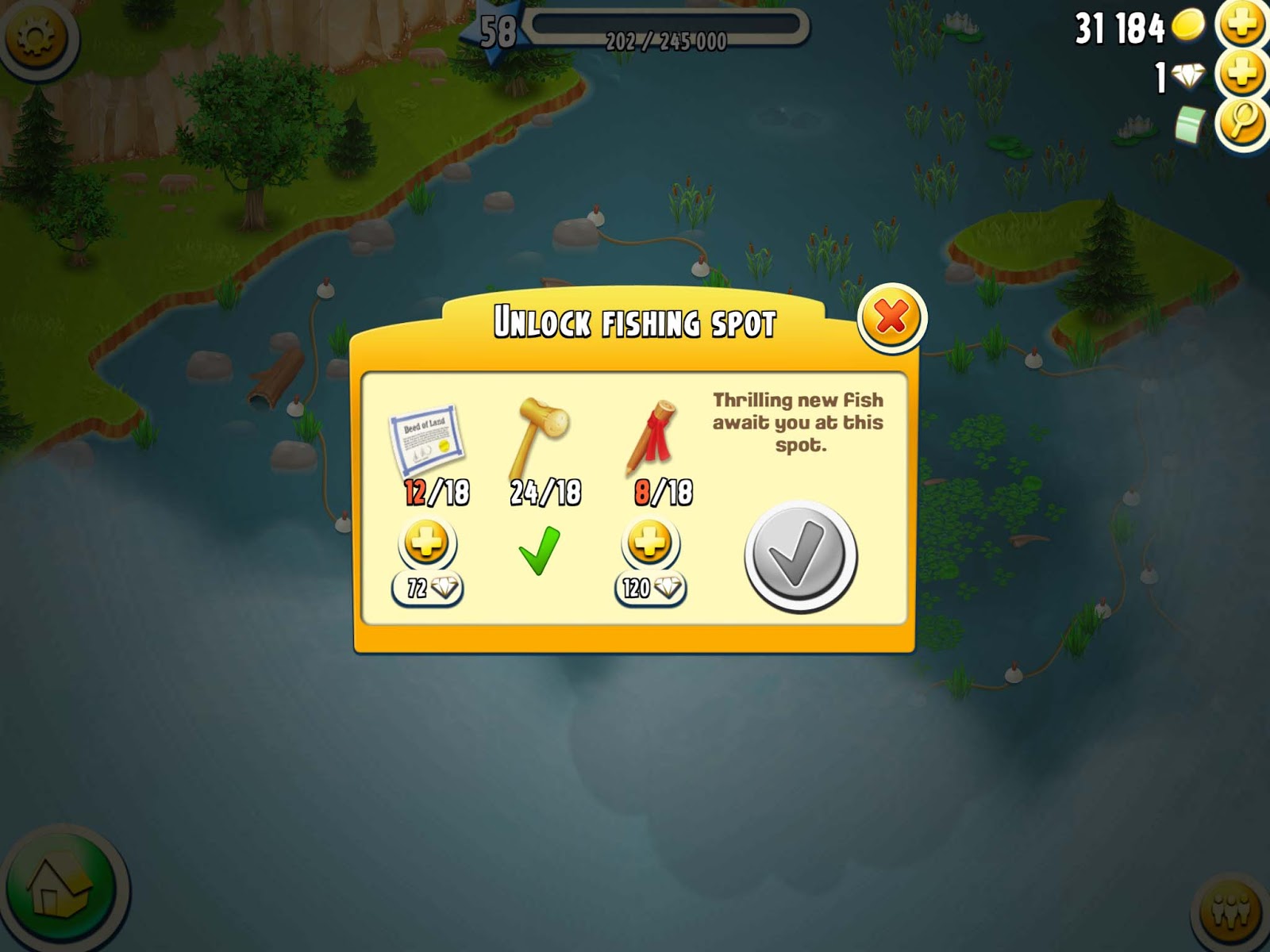Click the level 58 star badge
1270x952 pixels.
pos(496,32)
